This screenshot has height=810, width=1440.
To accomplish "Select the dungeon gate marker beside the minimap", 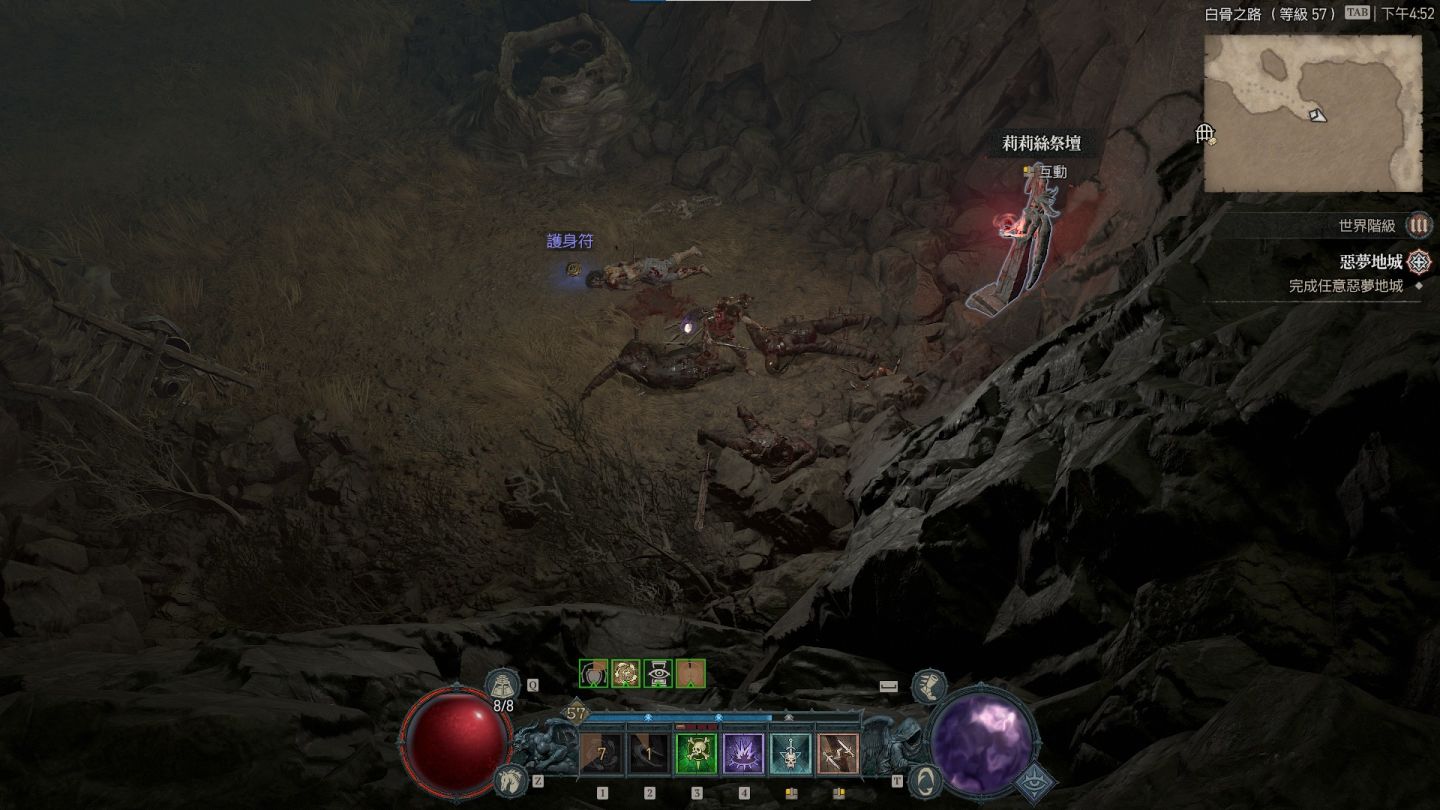I will point(1206,134).
